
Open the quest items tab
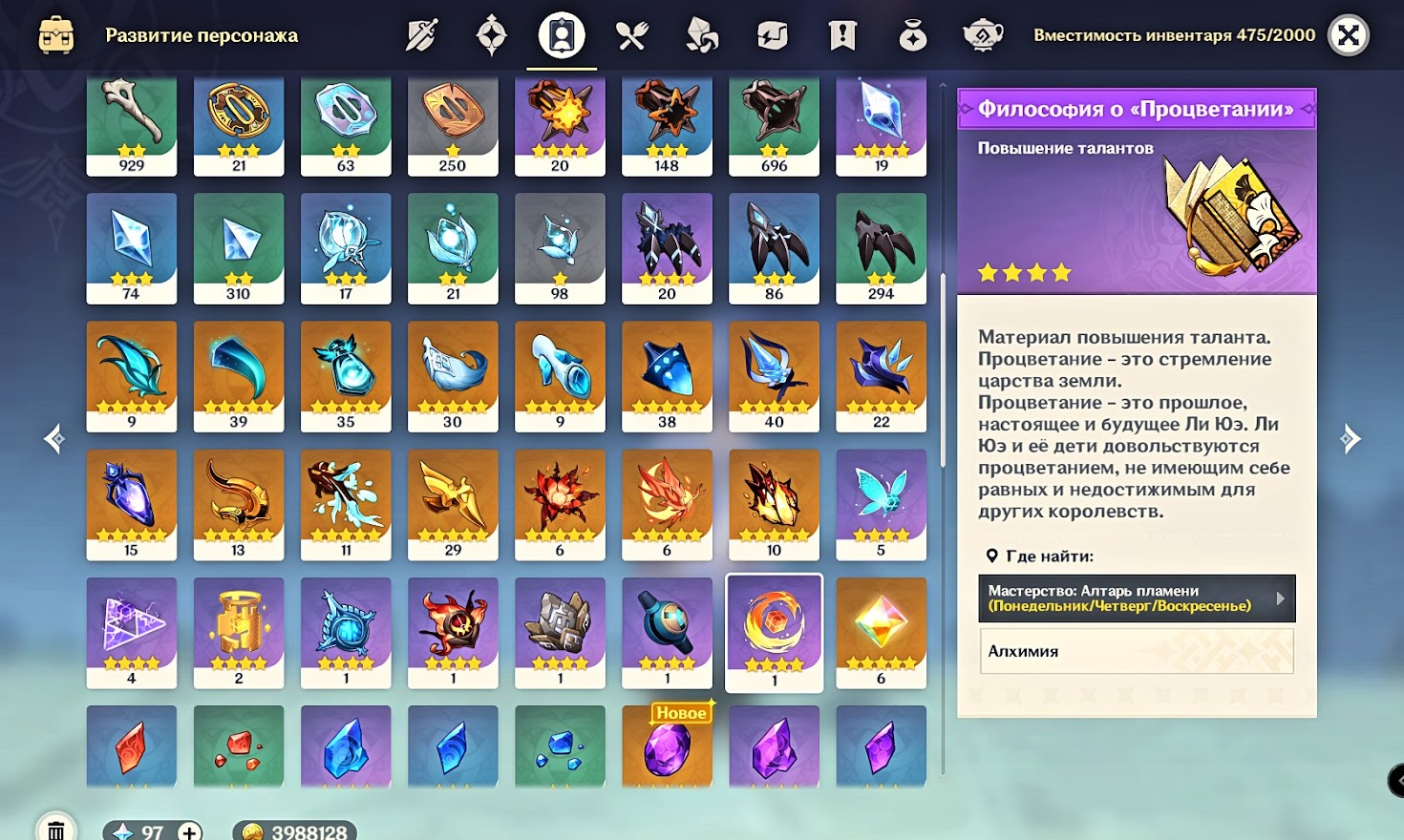click(842, 36)
